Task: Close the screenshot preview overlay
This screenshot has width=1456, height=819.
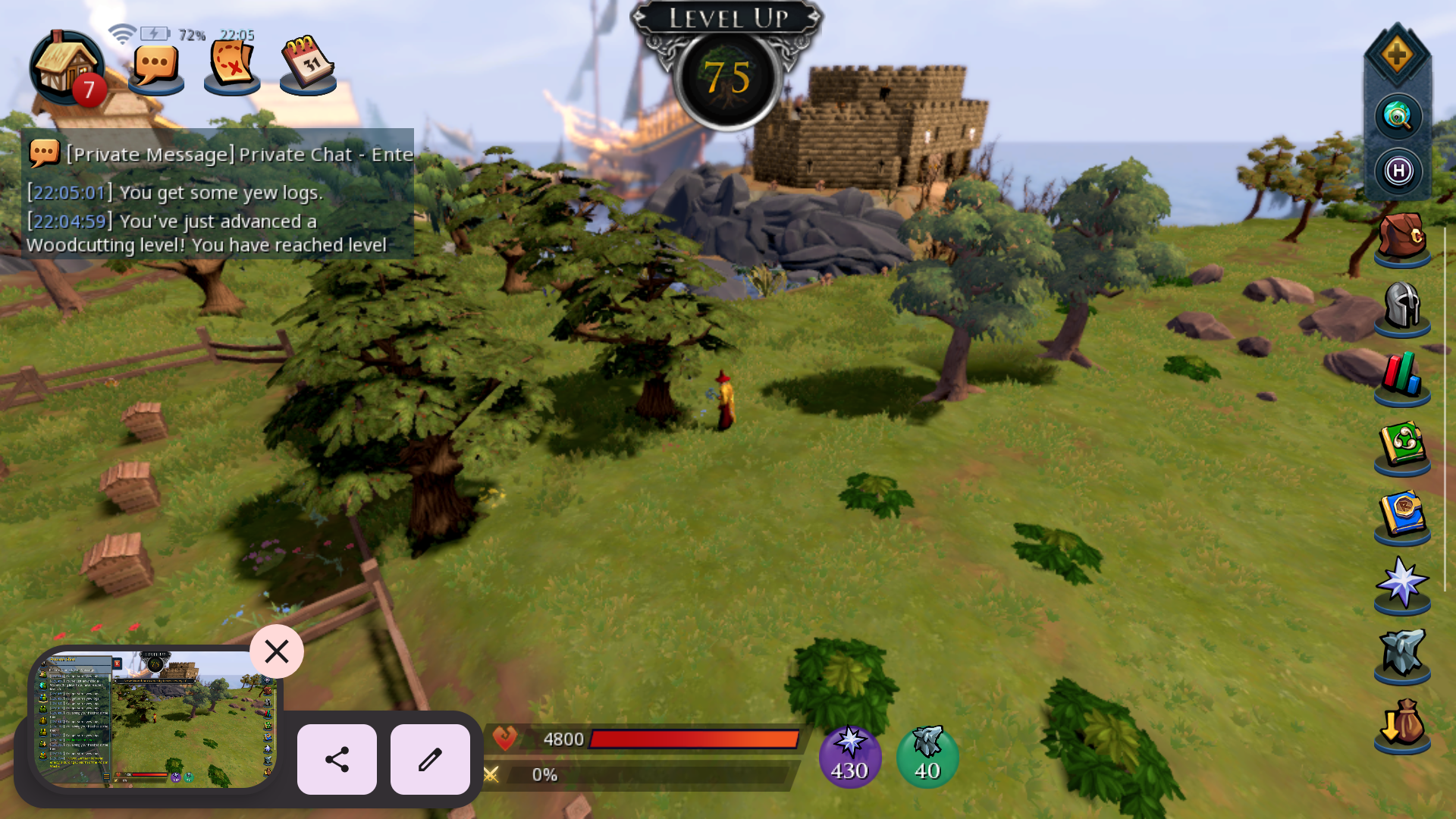Action: (277, 651)
